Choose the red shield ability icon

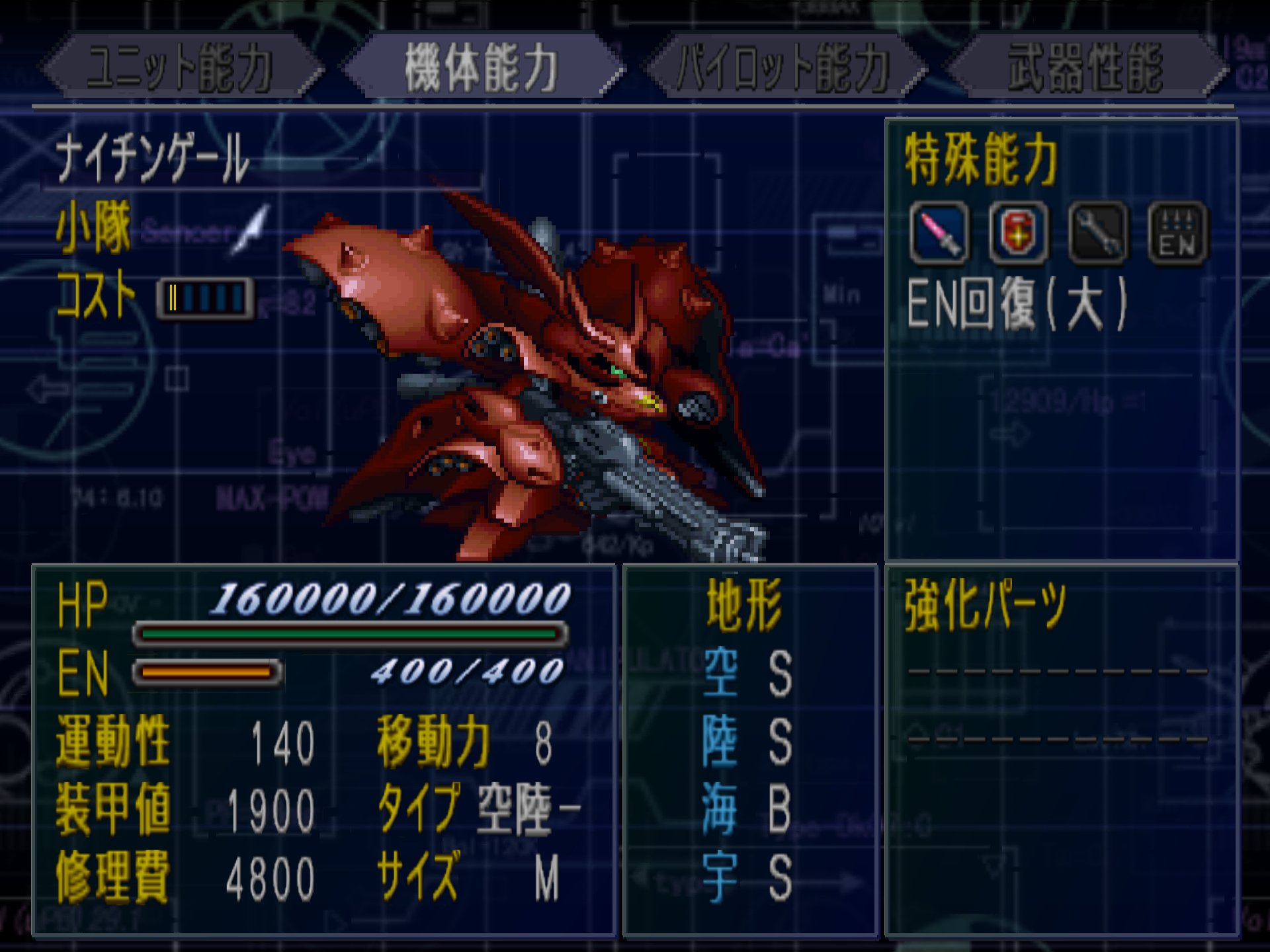coord(1019,233)
